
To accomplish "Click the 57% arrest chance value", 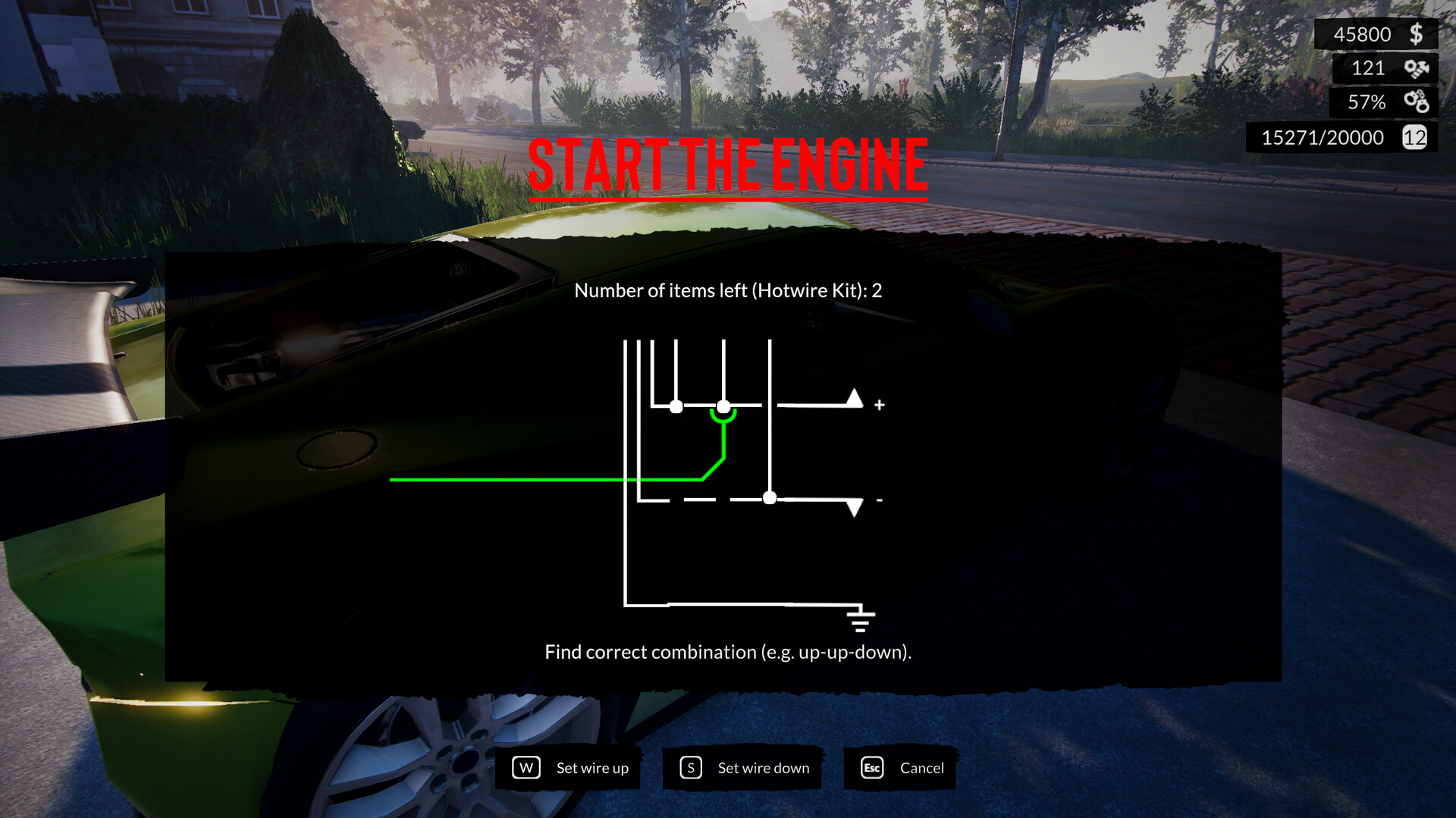I will point(1365,102).
